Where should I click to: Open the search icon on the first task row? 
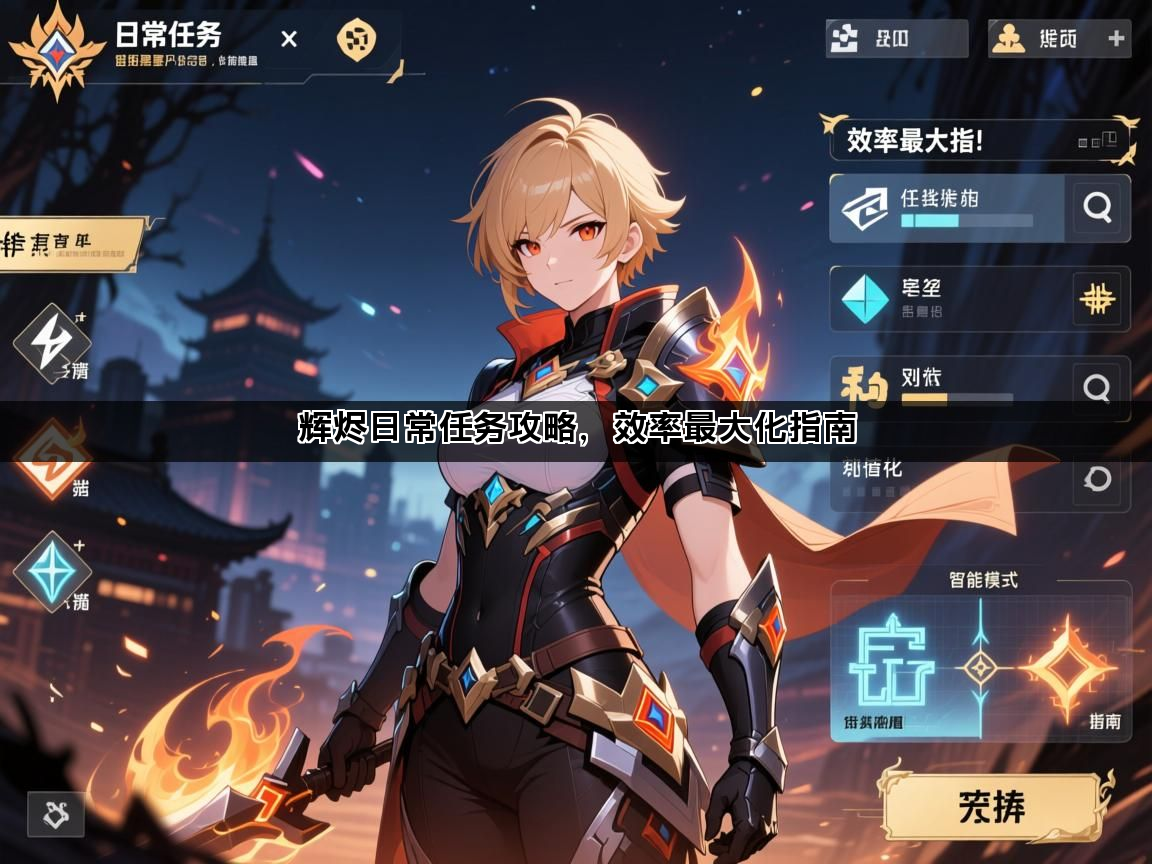click(x=1098, y=207)
